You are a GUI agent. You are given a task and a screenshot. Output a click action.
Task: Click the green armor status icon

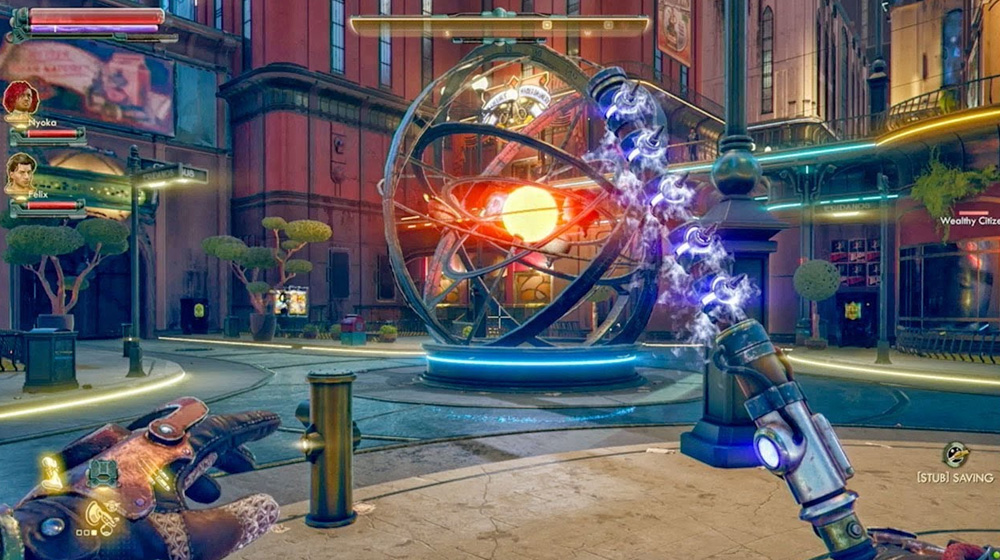point(101,471)
